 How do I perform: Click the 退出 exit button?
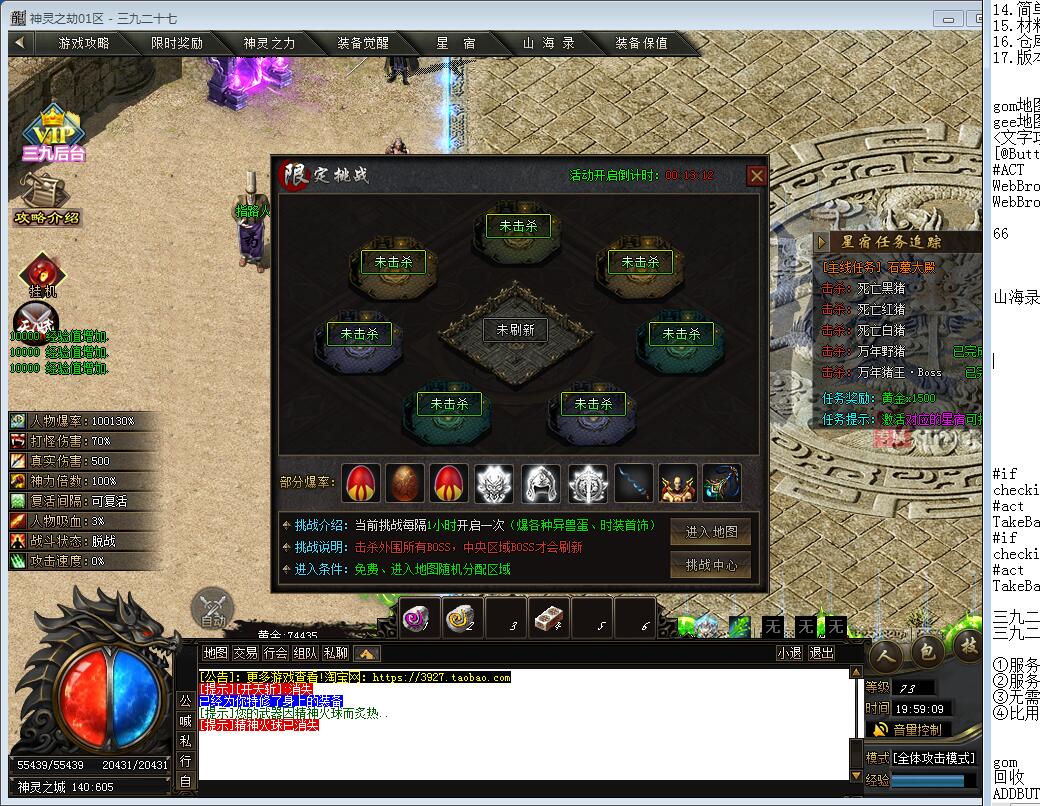821,653
